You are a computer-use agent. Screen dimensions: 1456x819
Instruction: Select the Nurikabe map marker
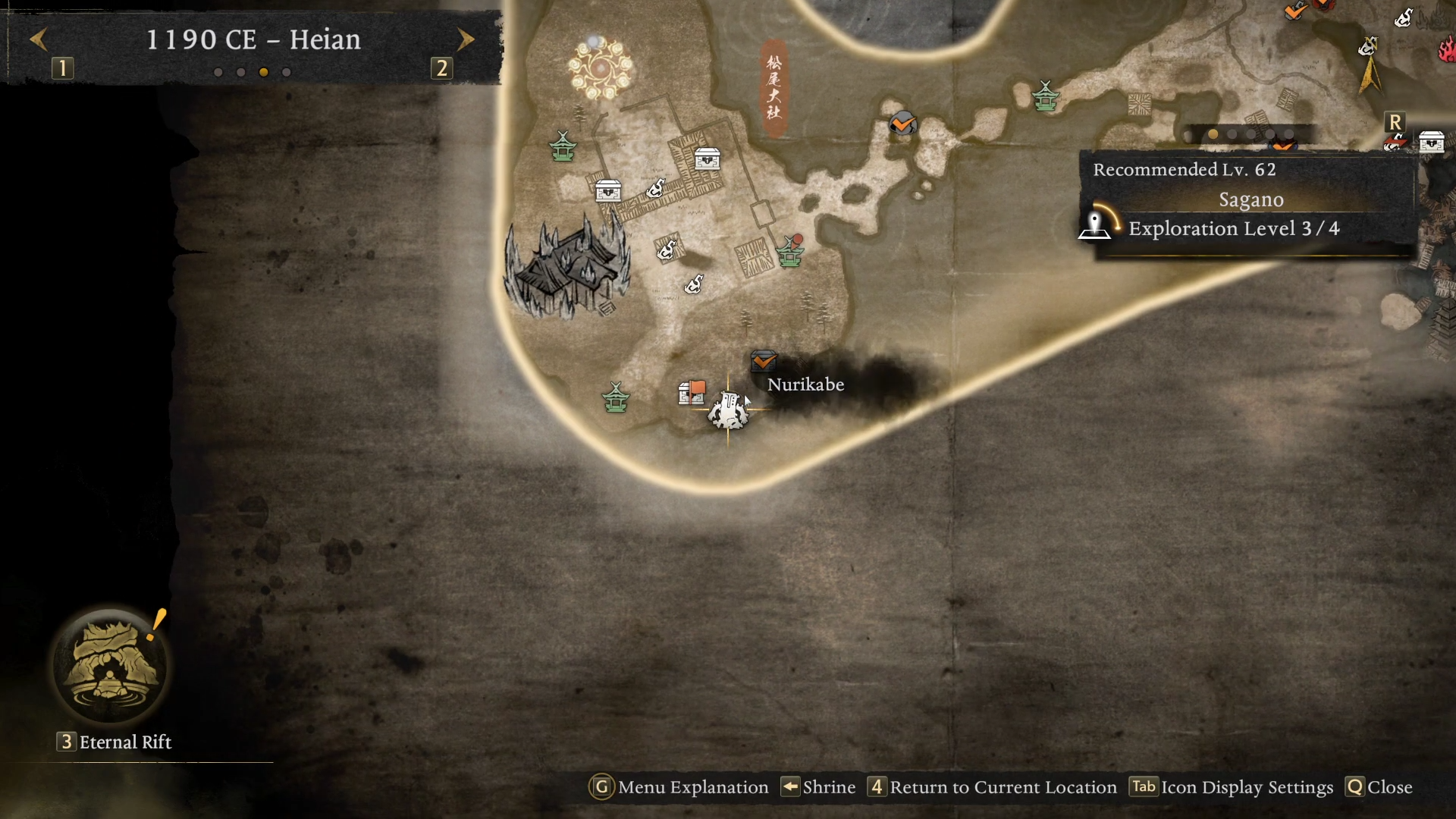(729, 410)
